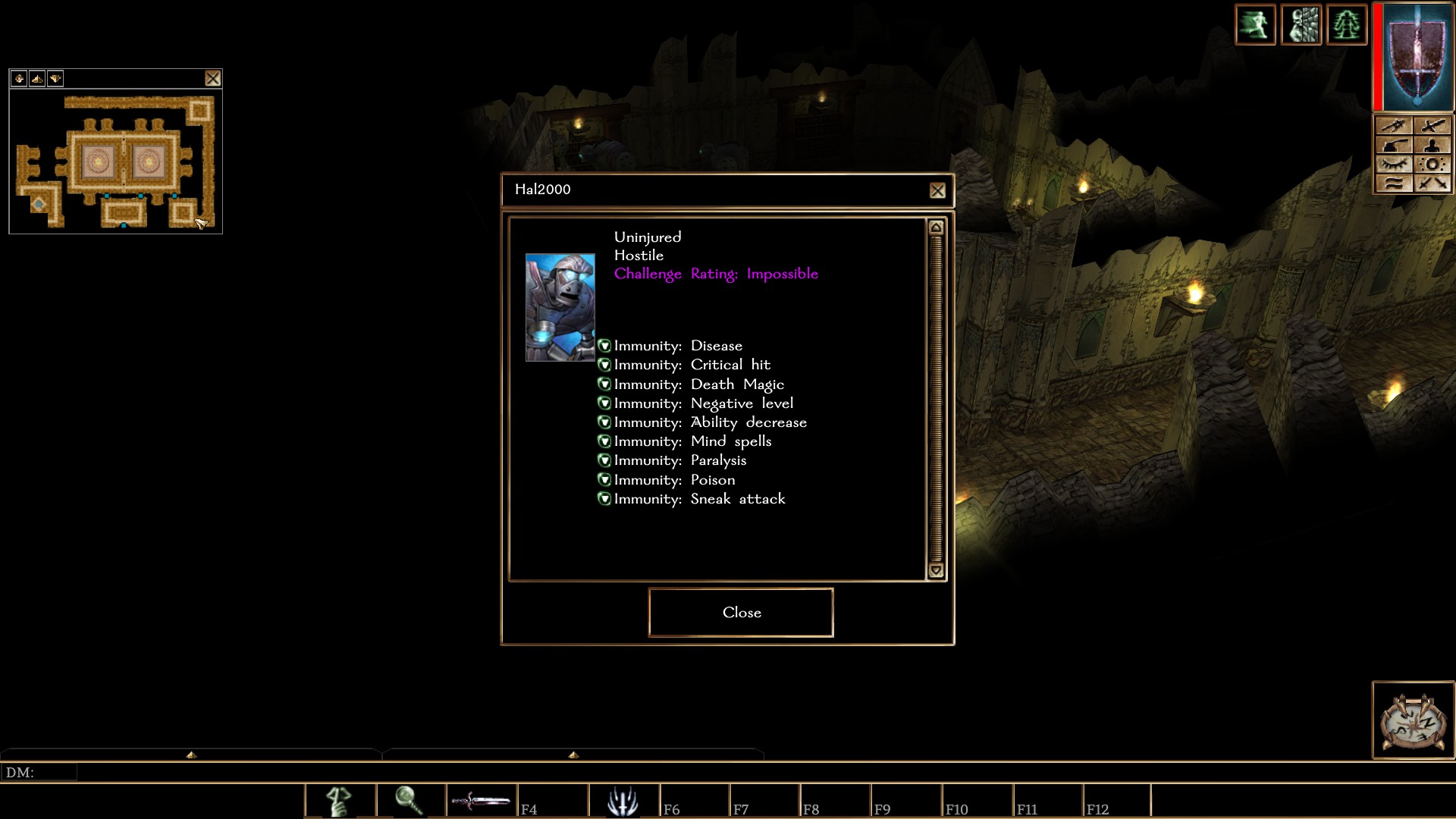Select the green running figure effect icon
Viewport: 1456px width, 819px height.
point(1256,25)
